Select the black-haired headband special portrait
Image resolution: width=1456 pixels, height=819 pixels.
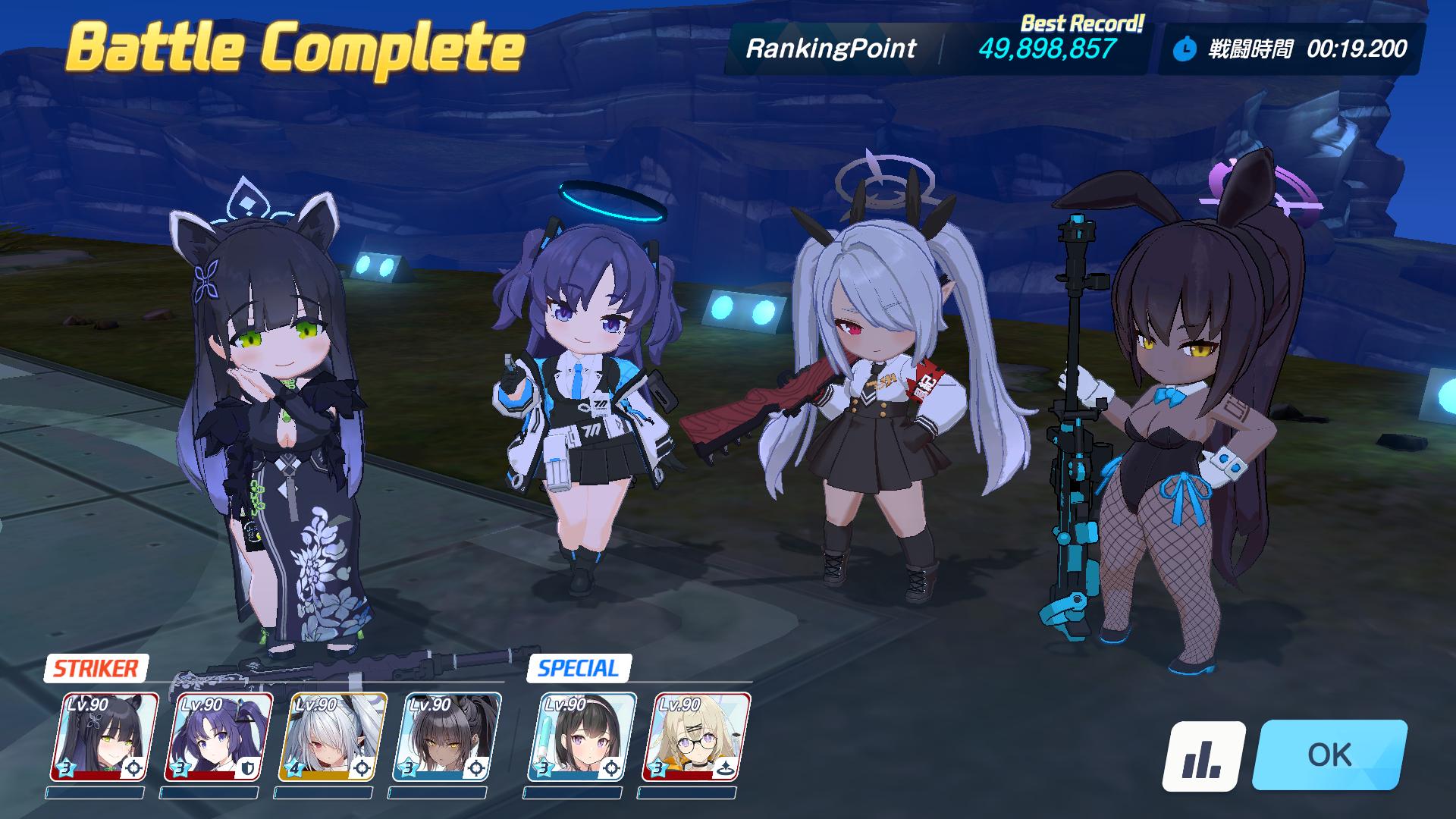point(582,736)
